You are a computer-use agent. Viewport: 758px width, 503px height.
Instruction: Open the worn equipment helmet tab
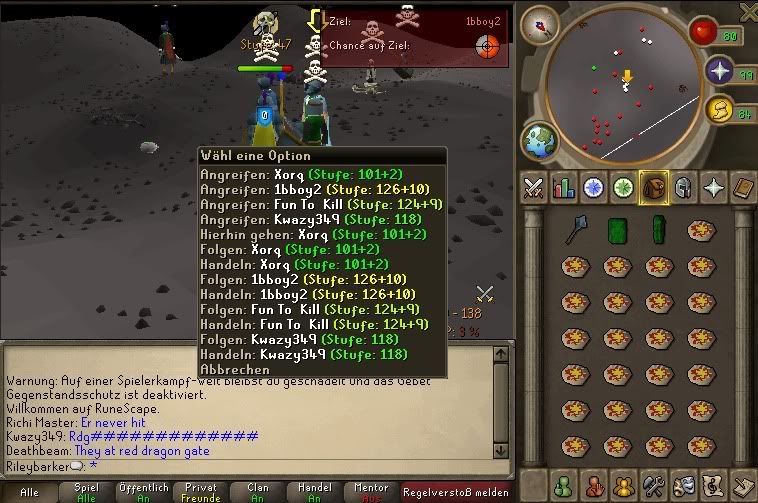(x=683, y=187)
